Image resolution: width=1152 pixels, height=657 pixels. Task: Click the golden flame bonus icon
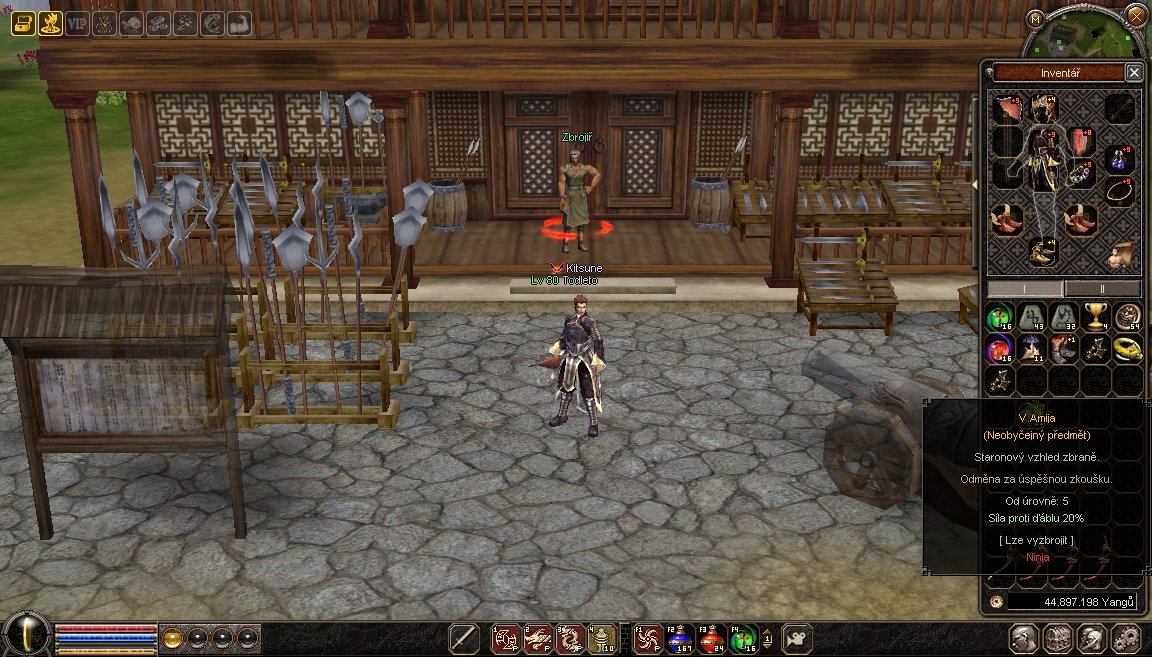tap(51, 22)
